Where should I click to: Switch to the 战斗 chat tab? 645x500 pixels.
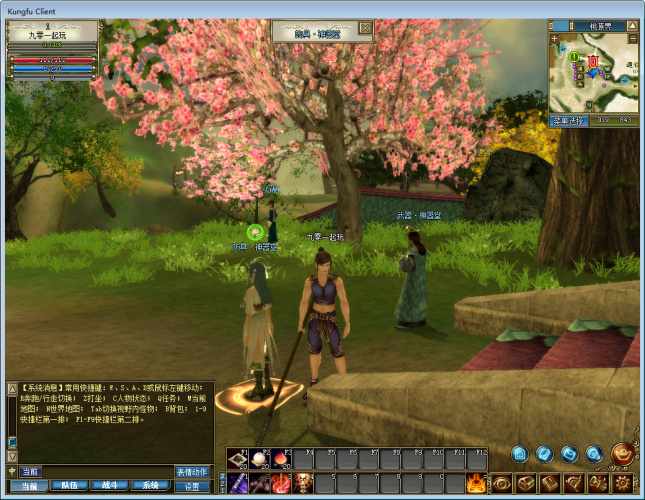[109, 485]
